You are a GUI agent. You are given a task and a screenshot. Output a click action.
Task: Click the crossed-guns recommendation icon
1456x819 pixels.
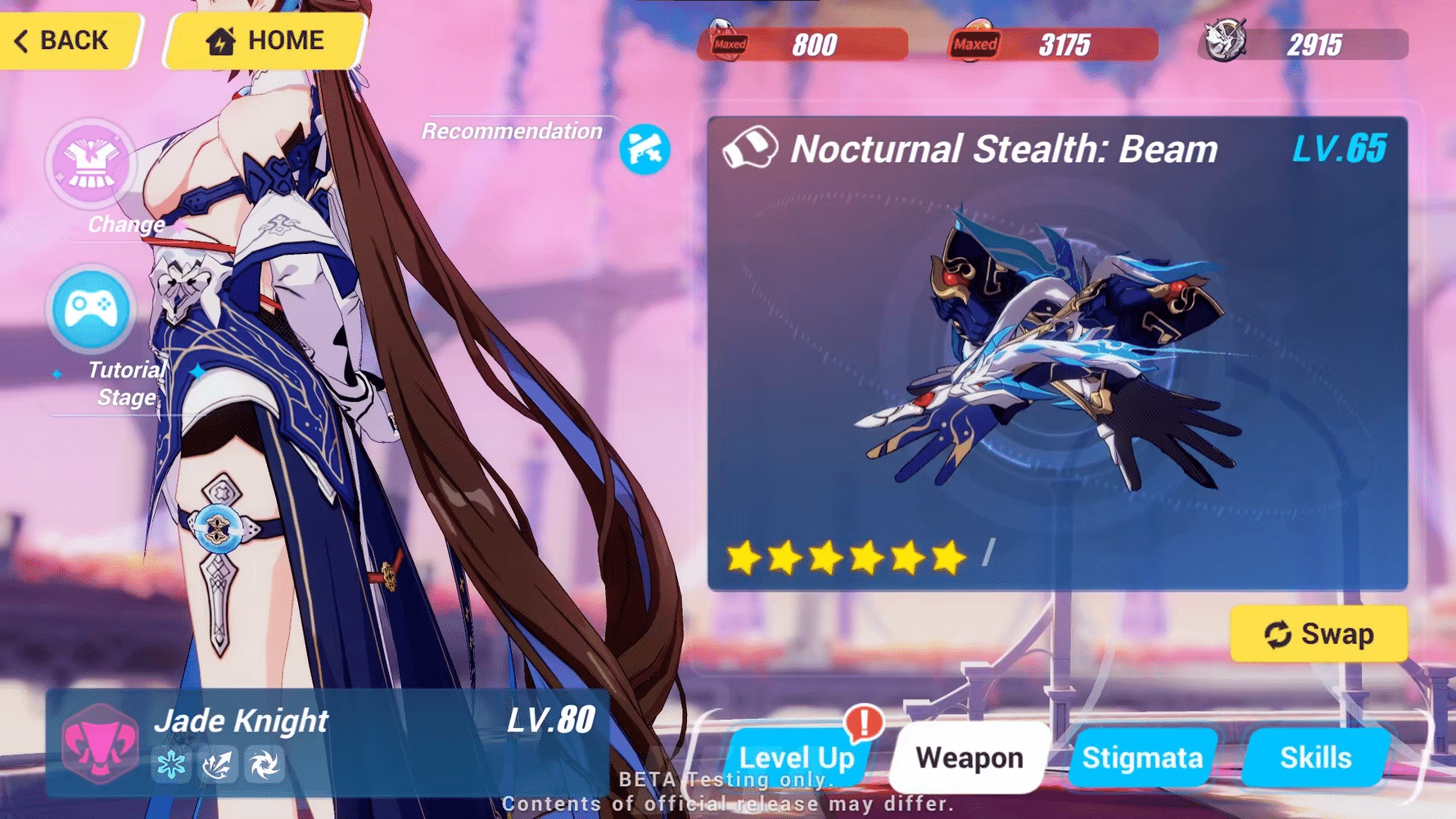[x=646, y=148]
